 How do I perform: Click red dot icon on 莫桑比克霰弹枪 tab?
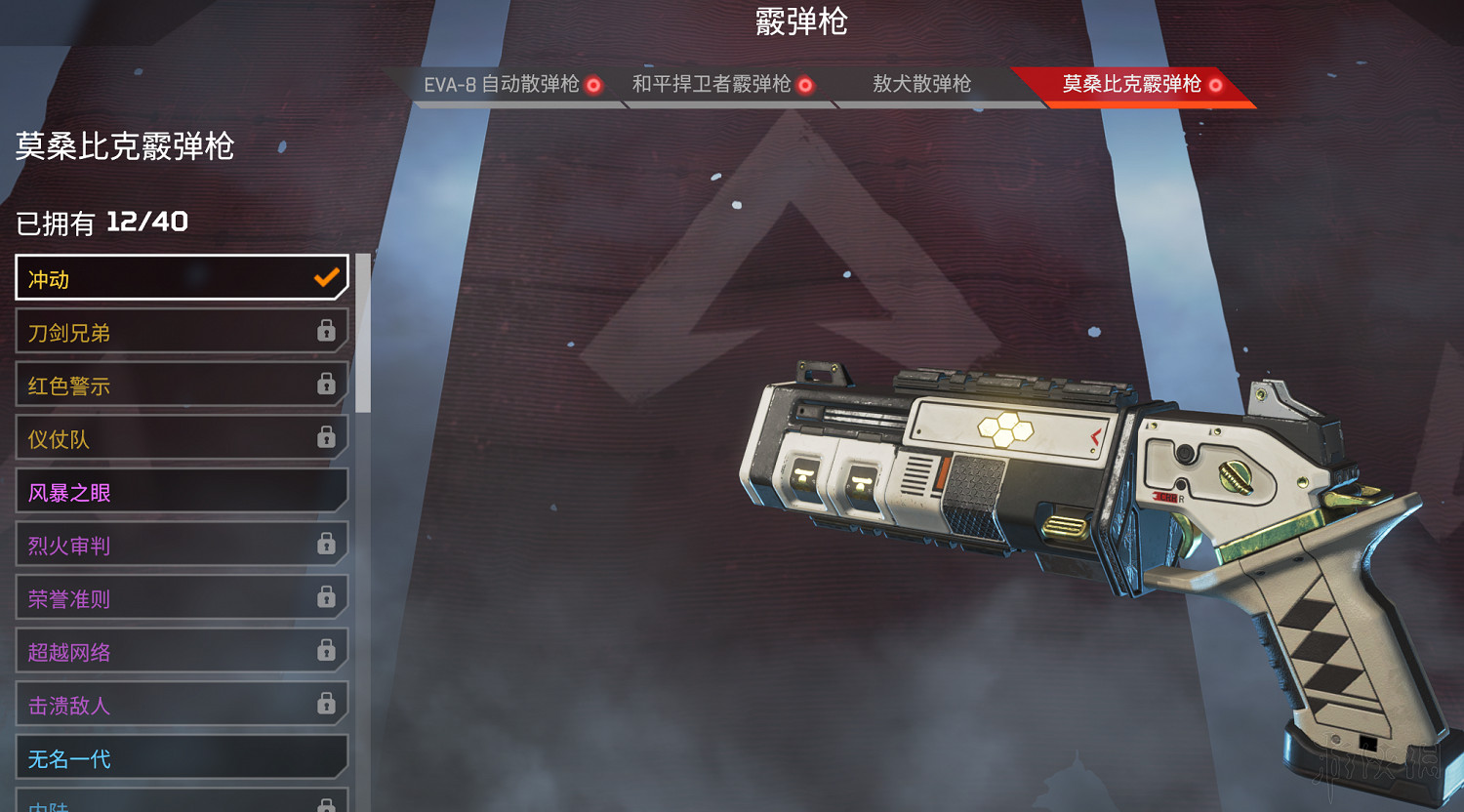(1215, 85)
